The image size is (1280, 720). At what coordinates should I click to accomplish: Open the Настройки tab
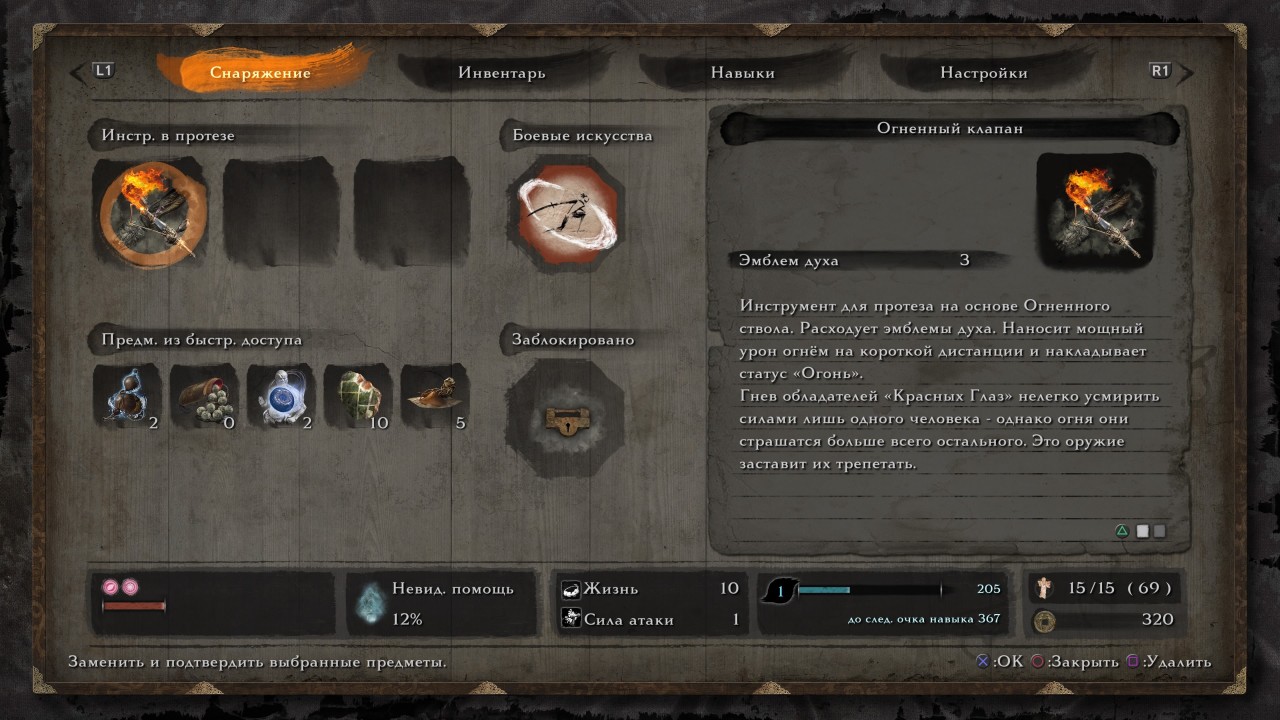tap(987, 72)
